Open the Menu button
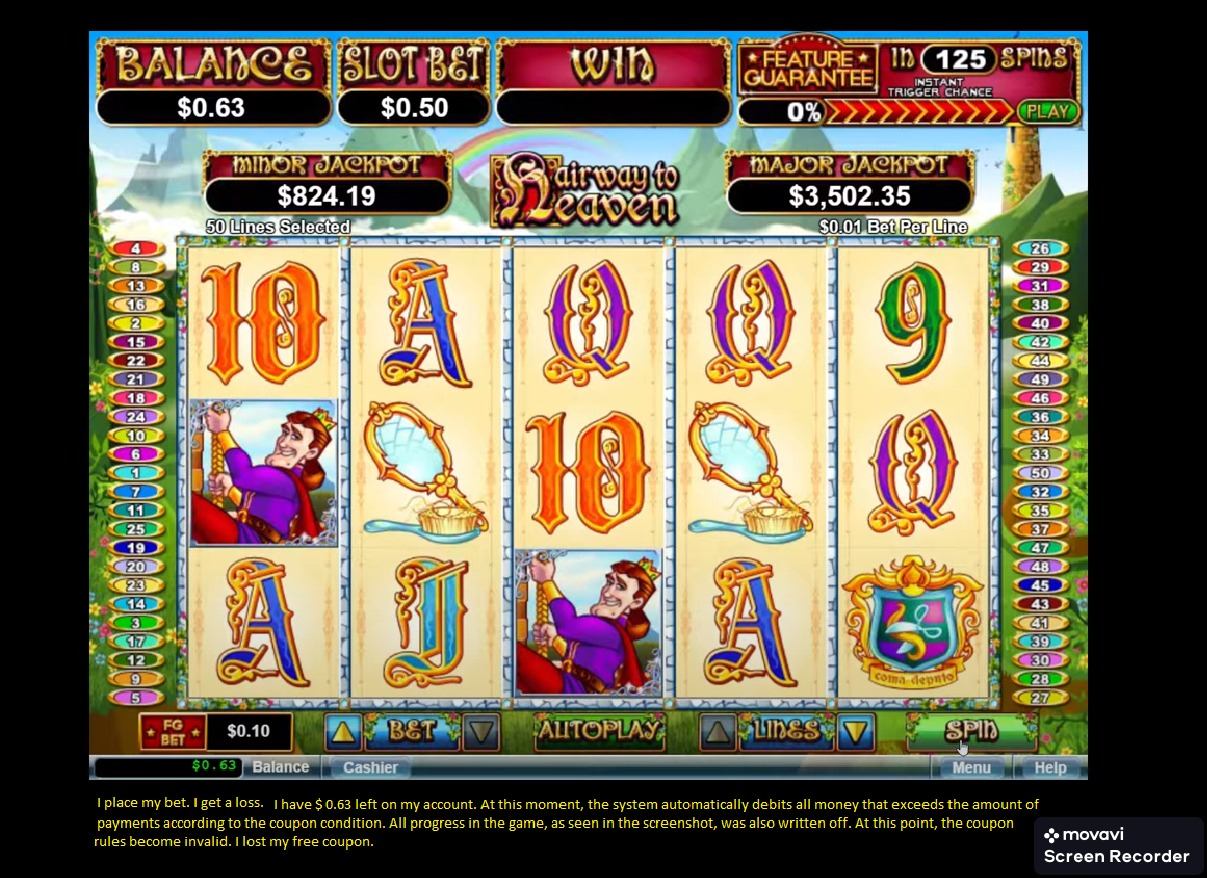 point(970,767)
